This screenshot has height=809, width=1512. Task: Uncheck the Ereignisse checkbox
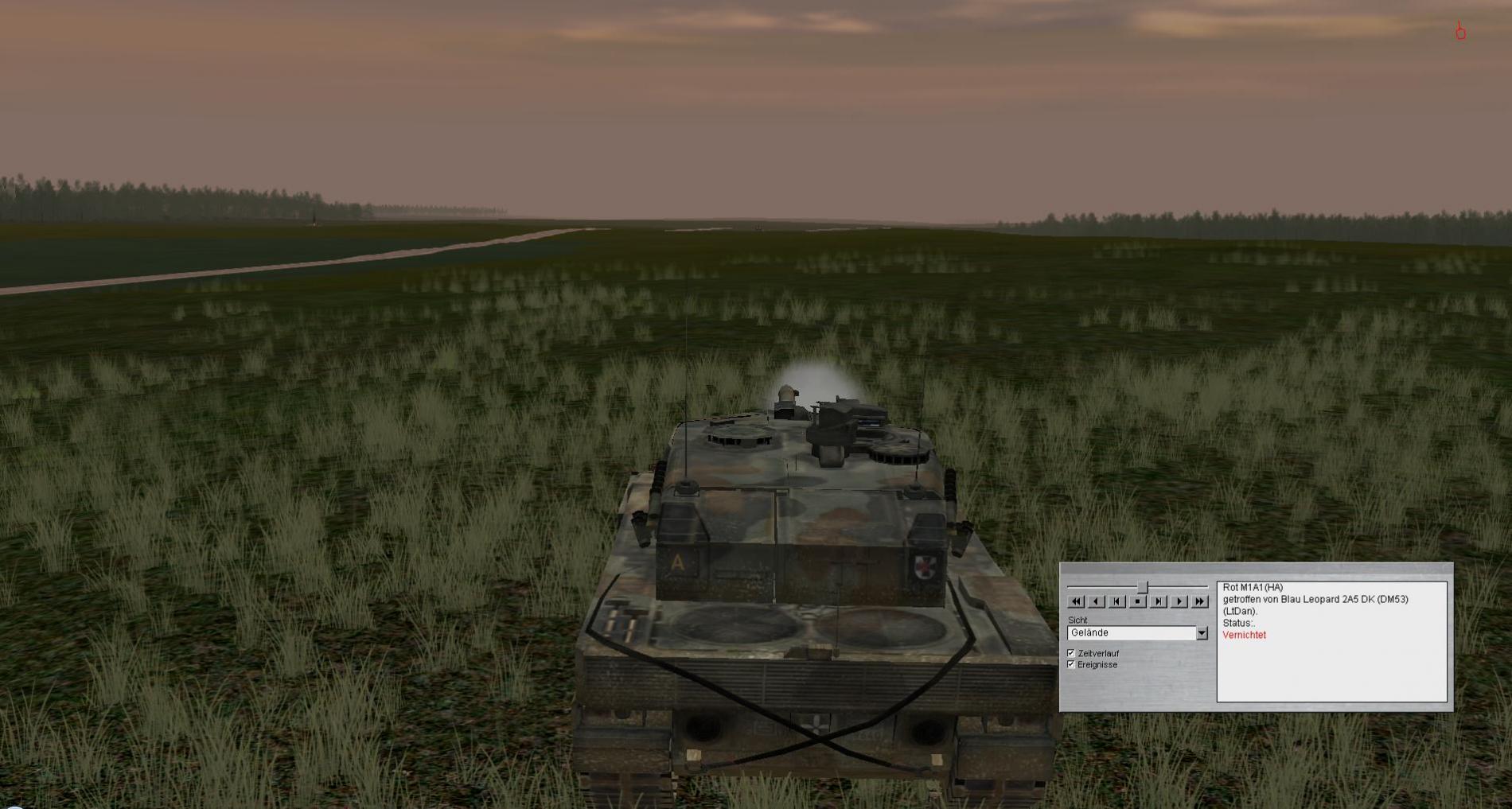[1071, 664]
